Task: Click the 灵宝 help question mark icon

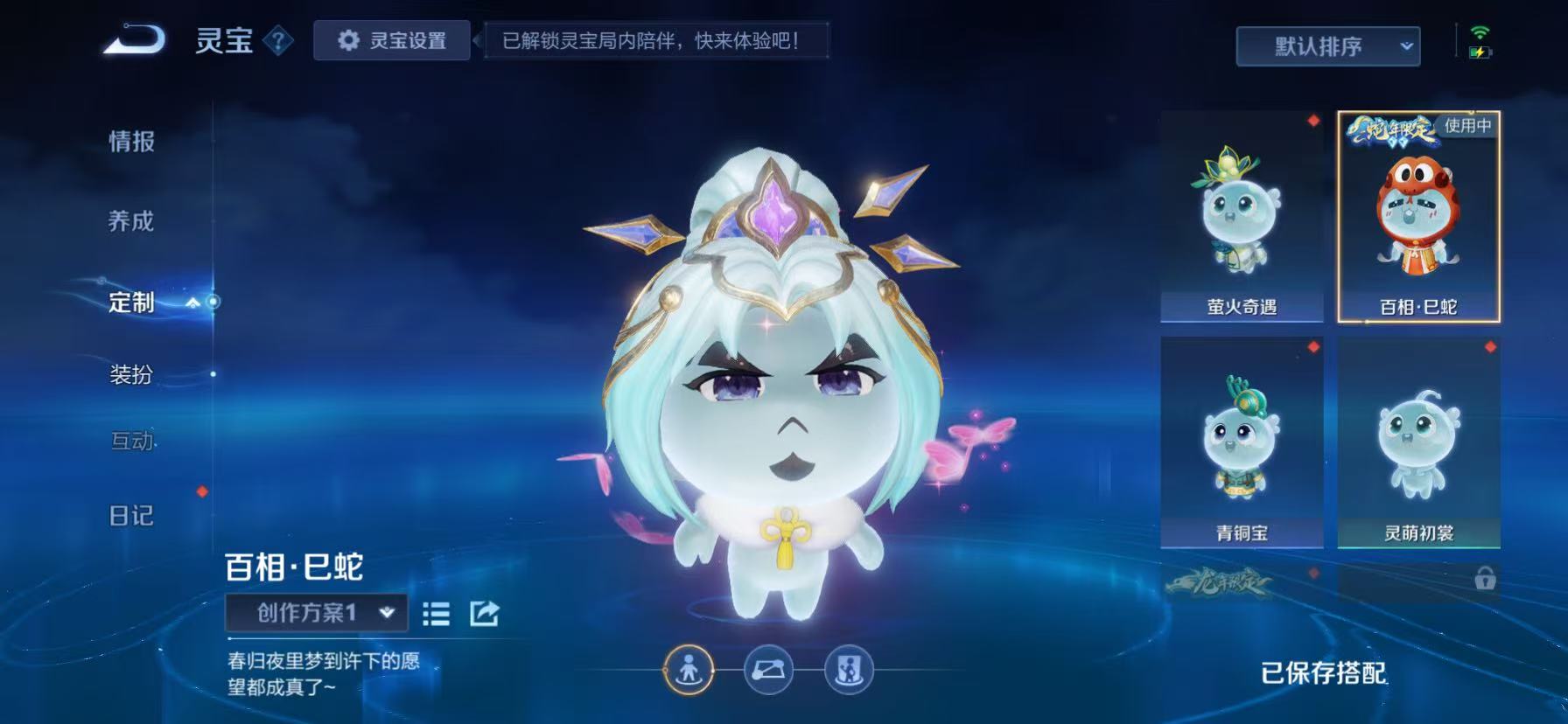Action: click(277, 40)
